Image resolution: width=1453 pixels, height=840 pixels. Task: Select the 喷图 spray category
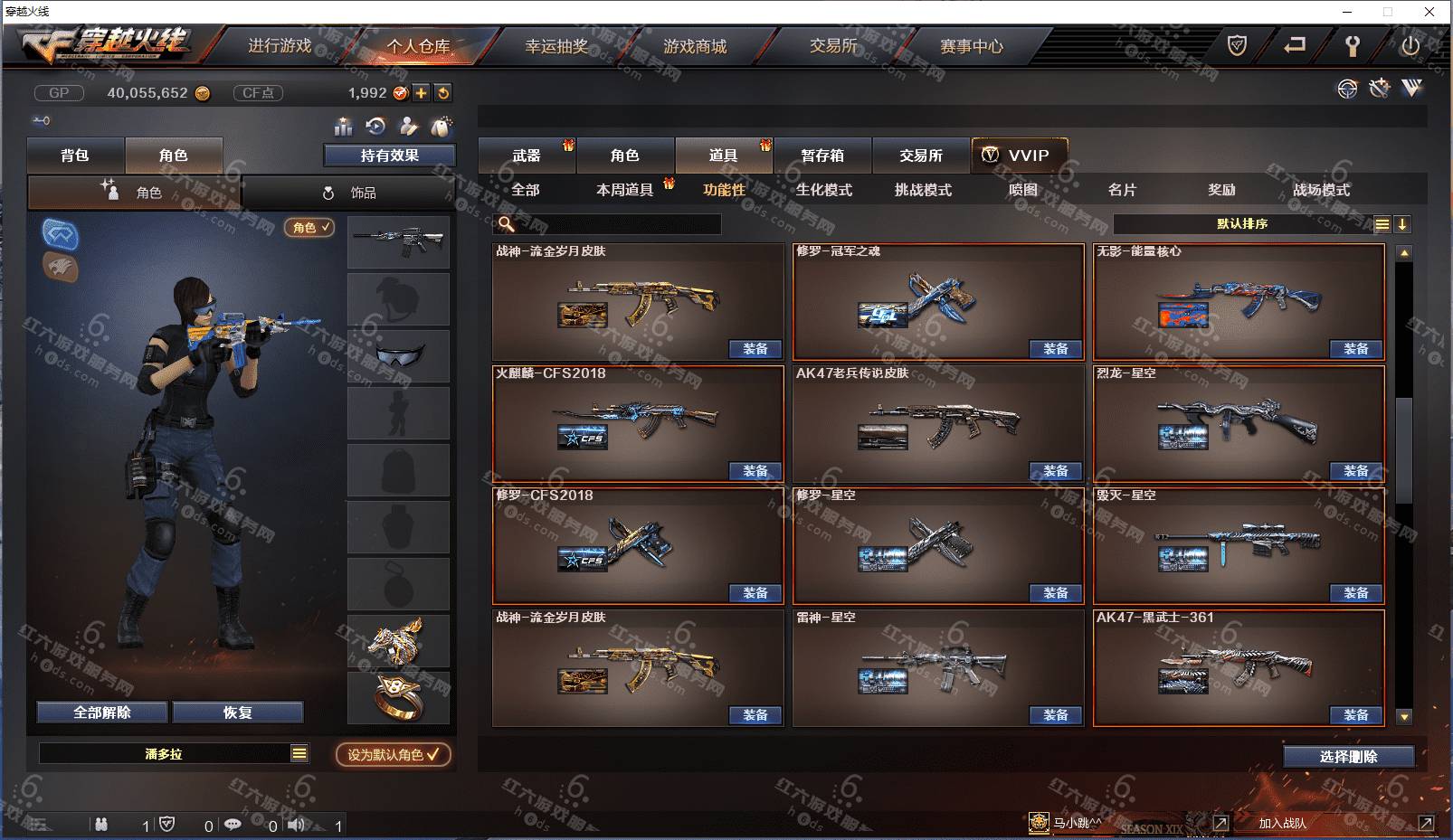pos(1022,190)
